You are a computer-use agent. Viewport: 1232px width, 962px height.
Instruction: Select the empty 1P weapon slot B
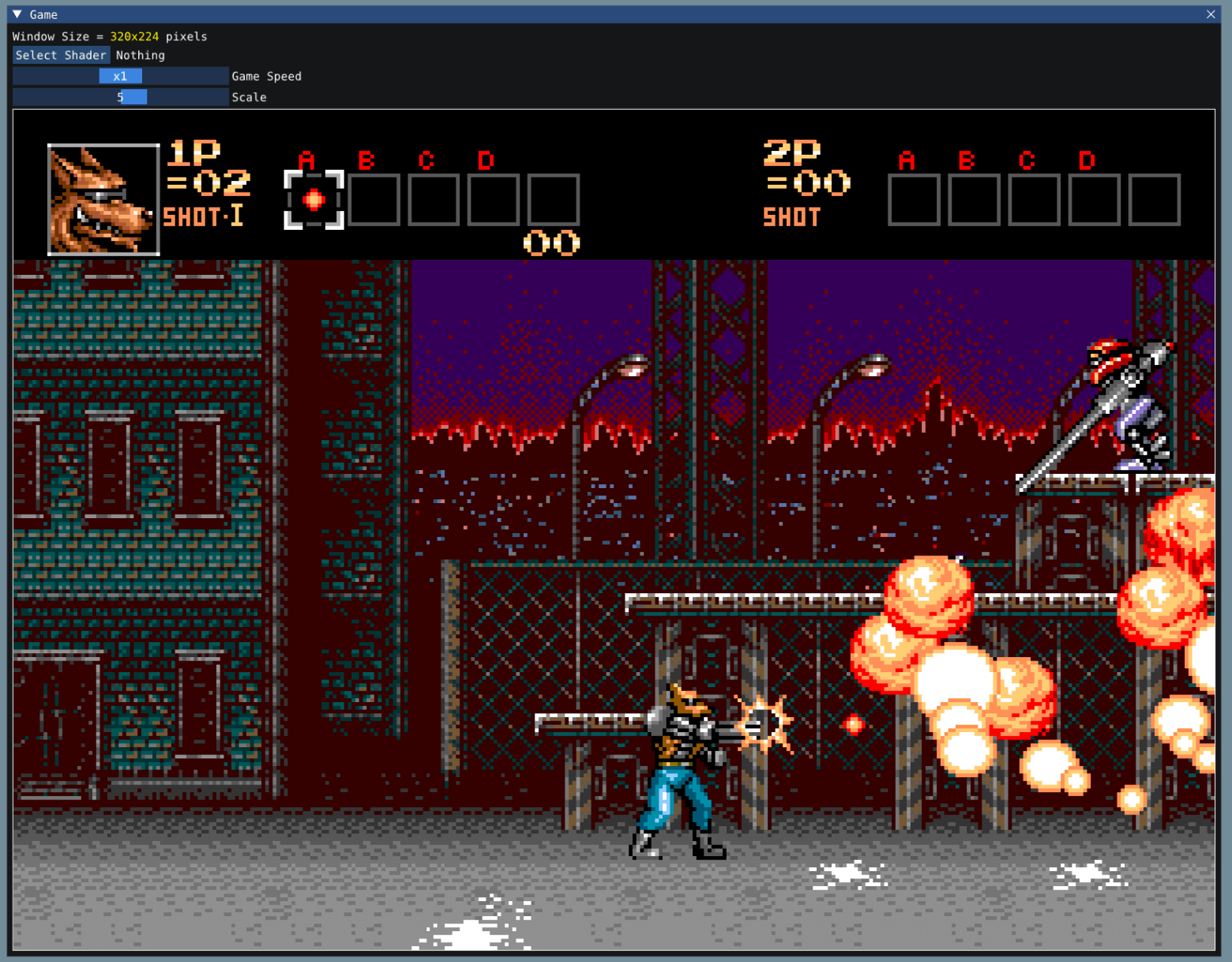[x=374, y=200]
